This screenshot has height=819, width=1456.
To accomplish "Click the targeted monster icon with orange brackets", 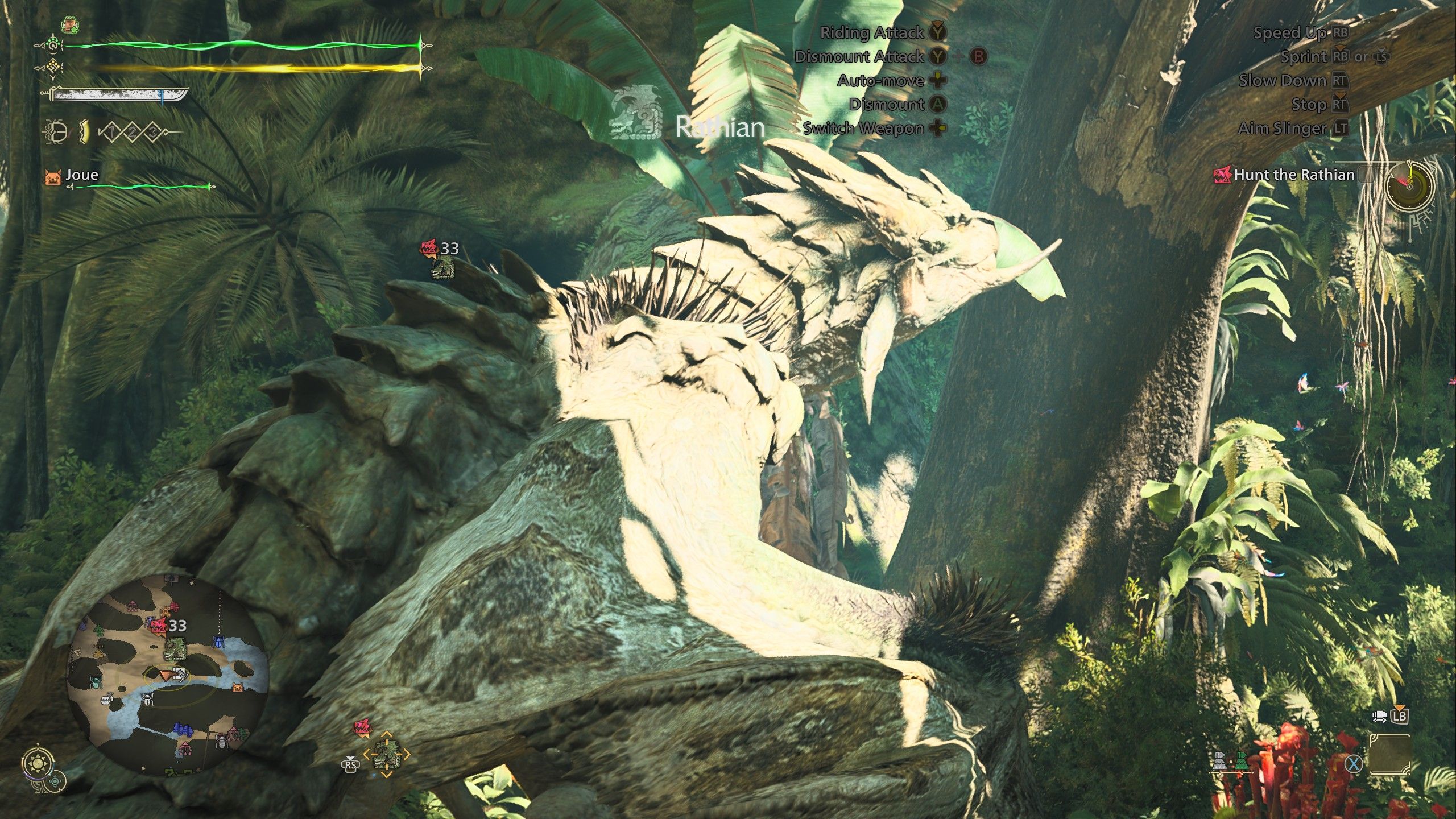I will click(387, 754).
